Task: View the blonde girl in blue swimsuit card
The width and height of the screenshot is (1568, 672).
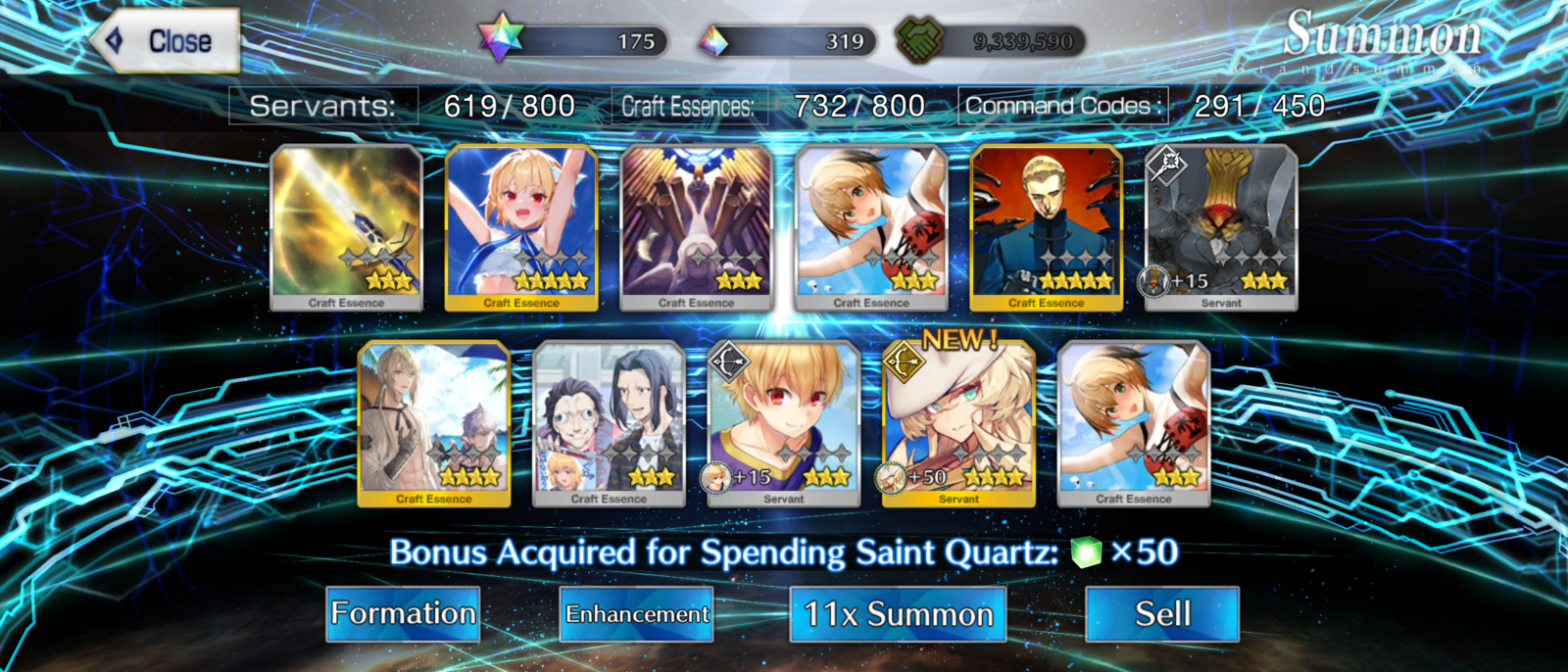Action: (521, 227)
